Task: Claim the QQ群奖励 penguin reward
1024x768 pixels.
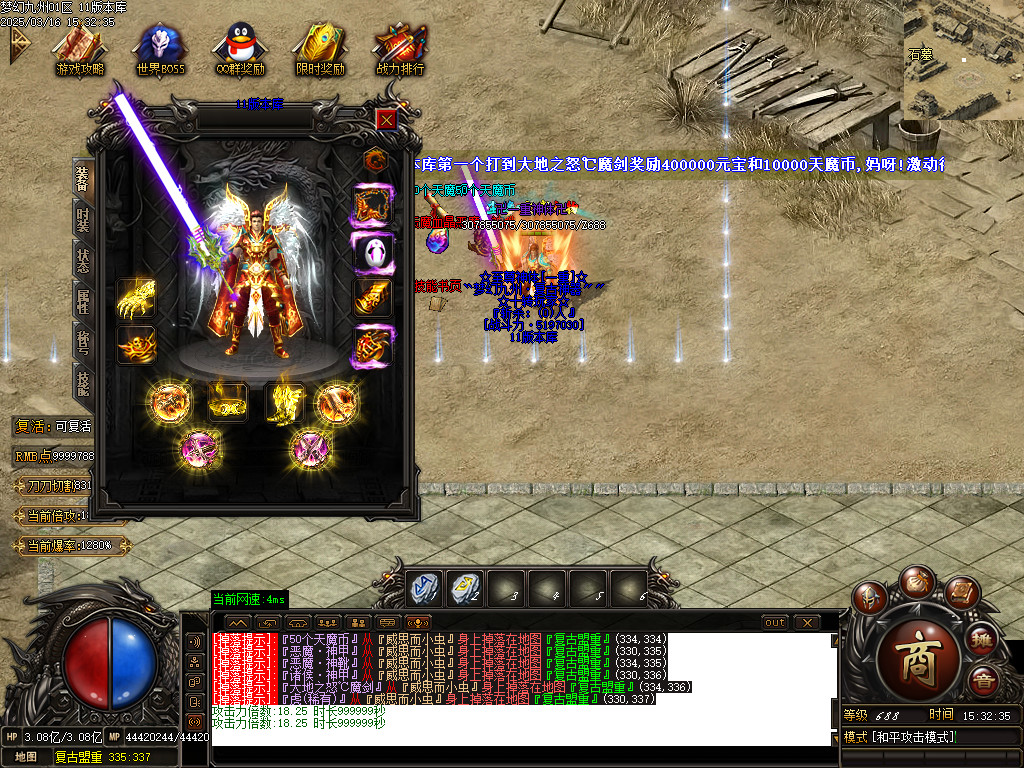Action: pos(240,48)
